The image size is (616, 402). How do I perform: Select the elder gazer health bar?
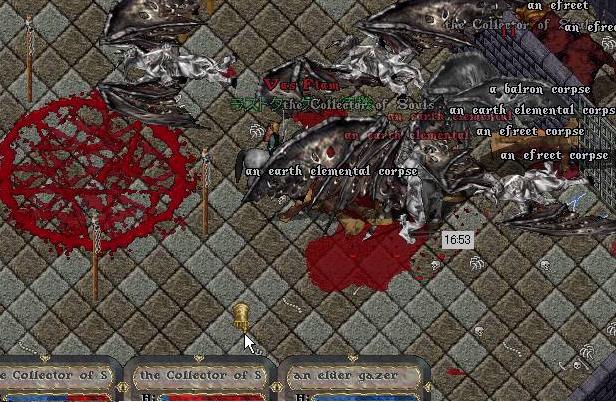pyautogui.click(x=355, y=378)
